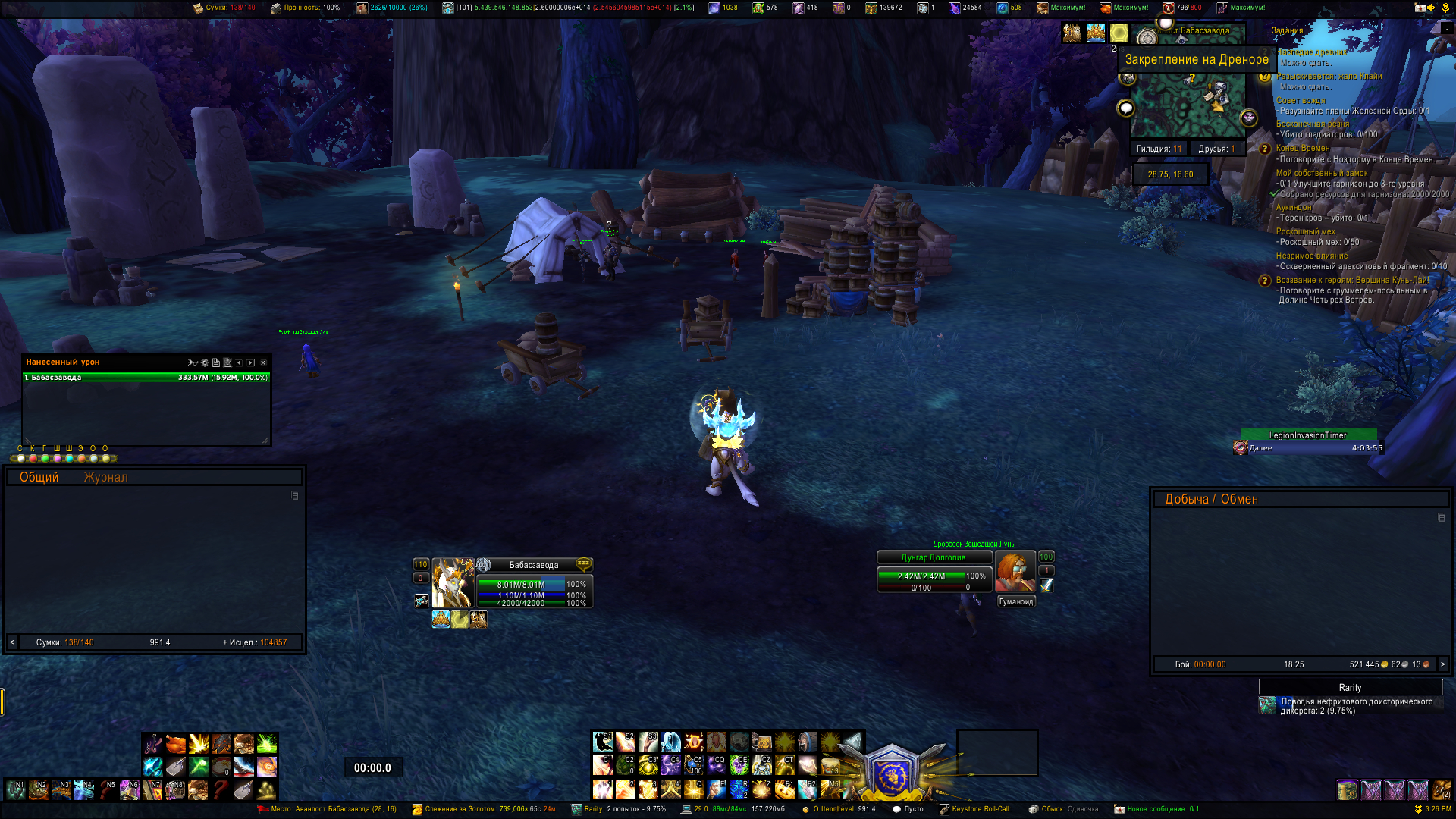Click the Сумки bags info text

64,642
